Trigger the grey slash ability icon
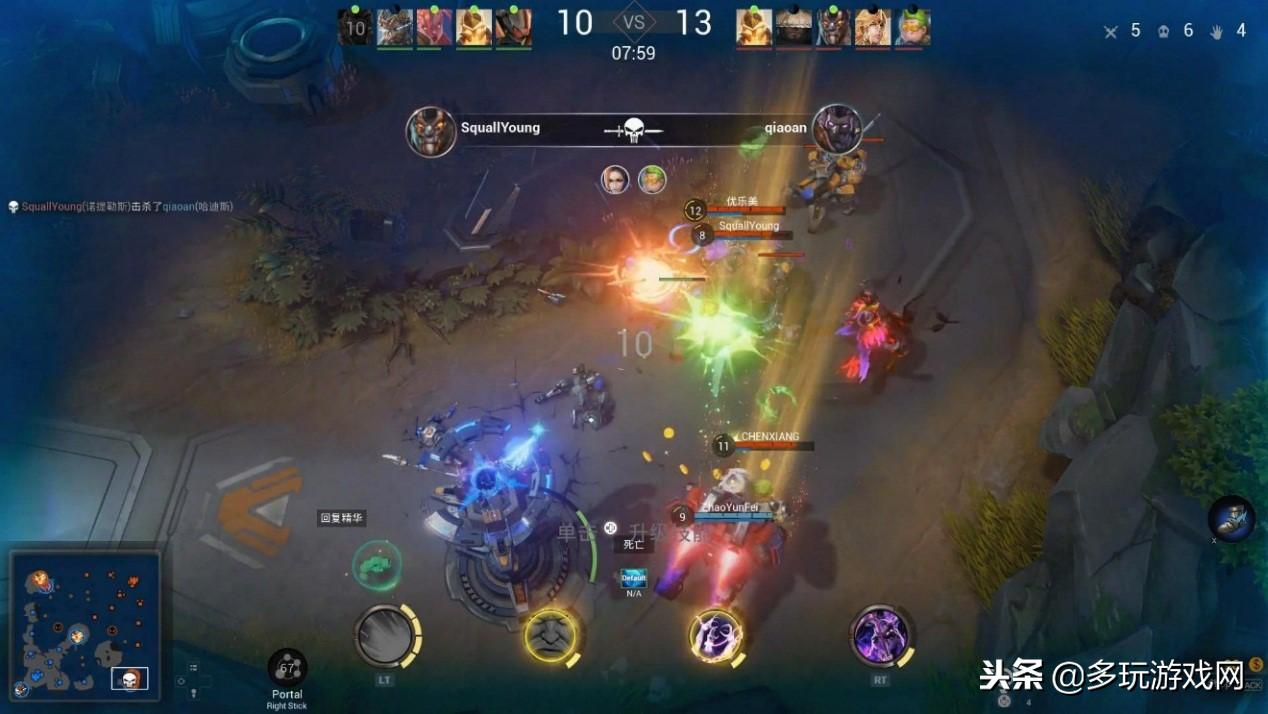 386,635
